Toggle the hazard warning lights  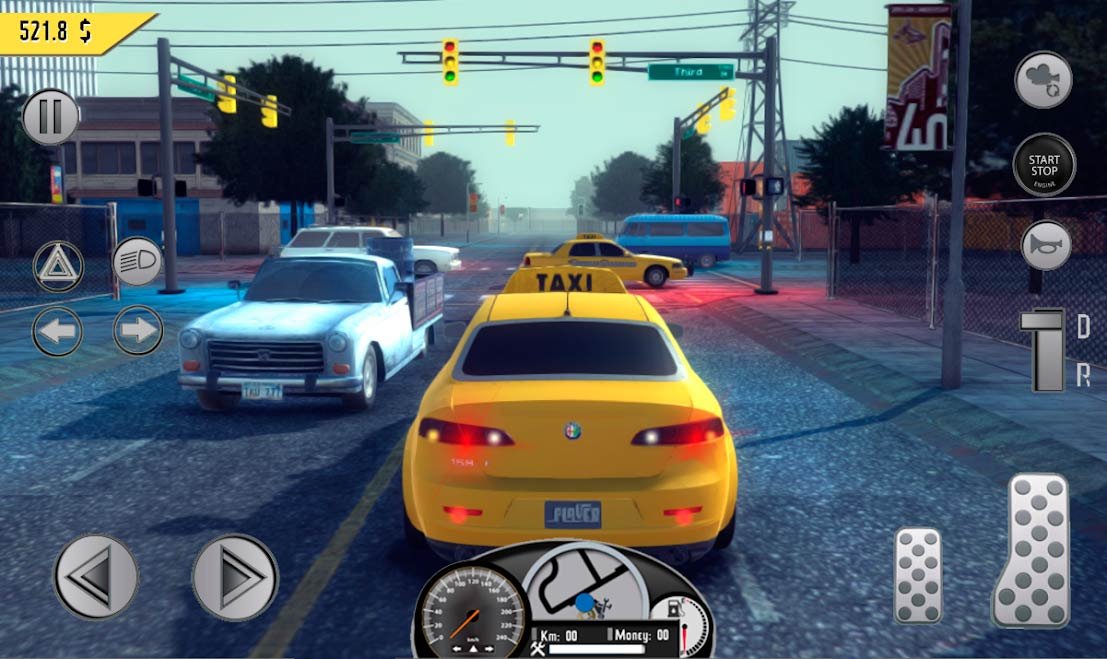[58, 265]
